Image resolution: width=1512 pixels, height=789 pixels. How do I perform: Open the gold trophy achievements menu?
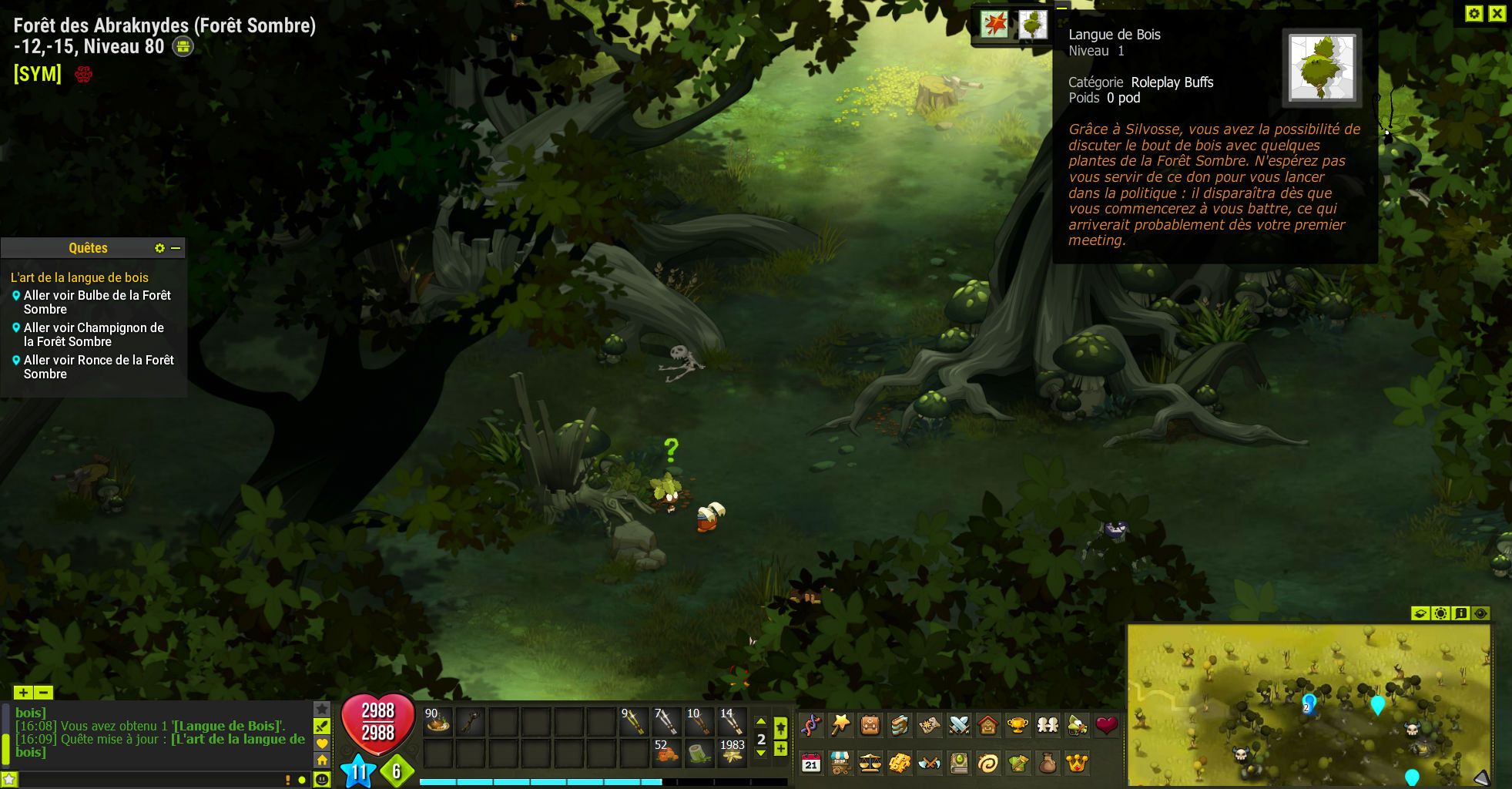coord(1017,725)
